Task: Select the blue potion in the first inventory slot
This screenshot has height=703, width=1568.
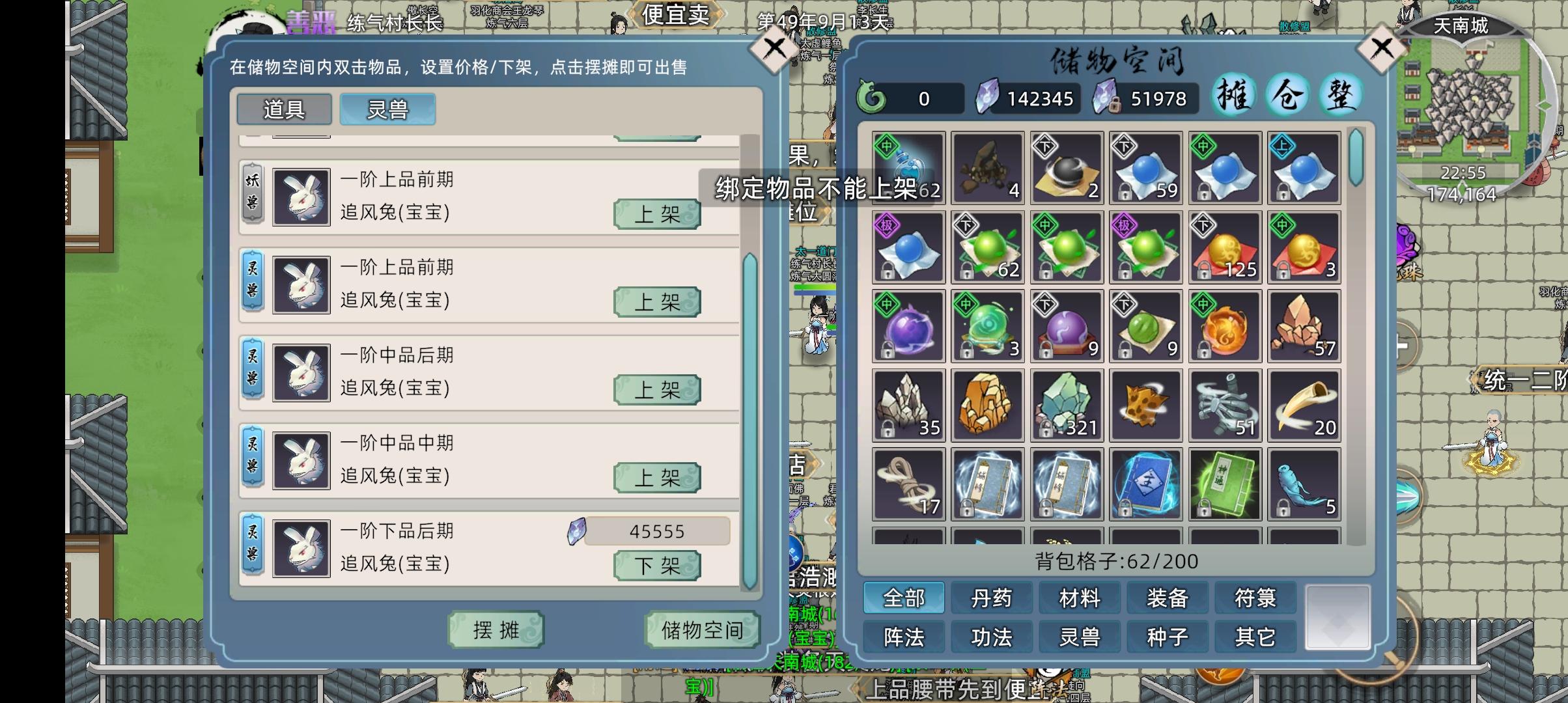Action: tap(908, 169)
